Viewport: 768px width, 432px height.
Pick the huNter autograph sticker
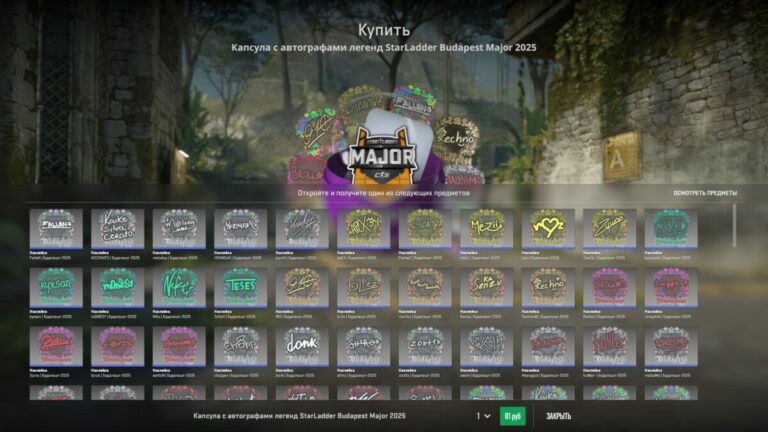608,346
